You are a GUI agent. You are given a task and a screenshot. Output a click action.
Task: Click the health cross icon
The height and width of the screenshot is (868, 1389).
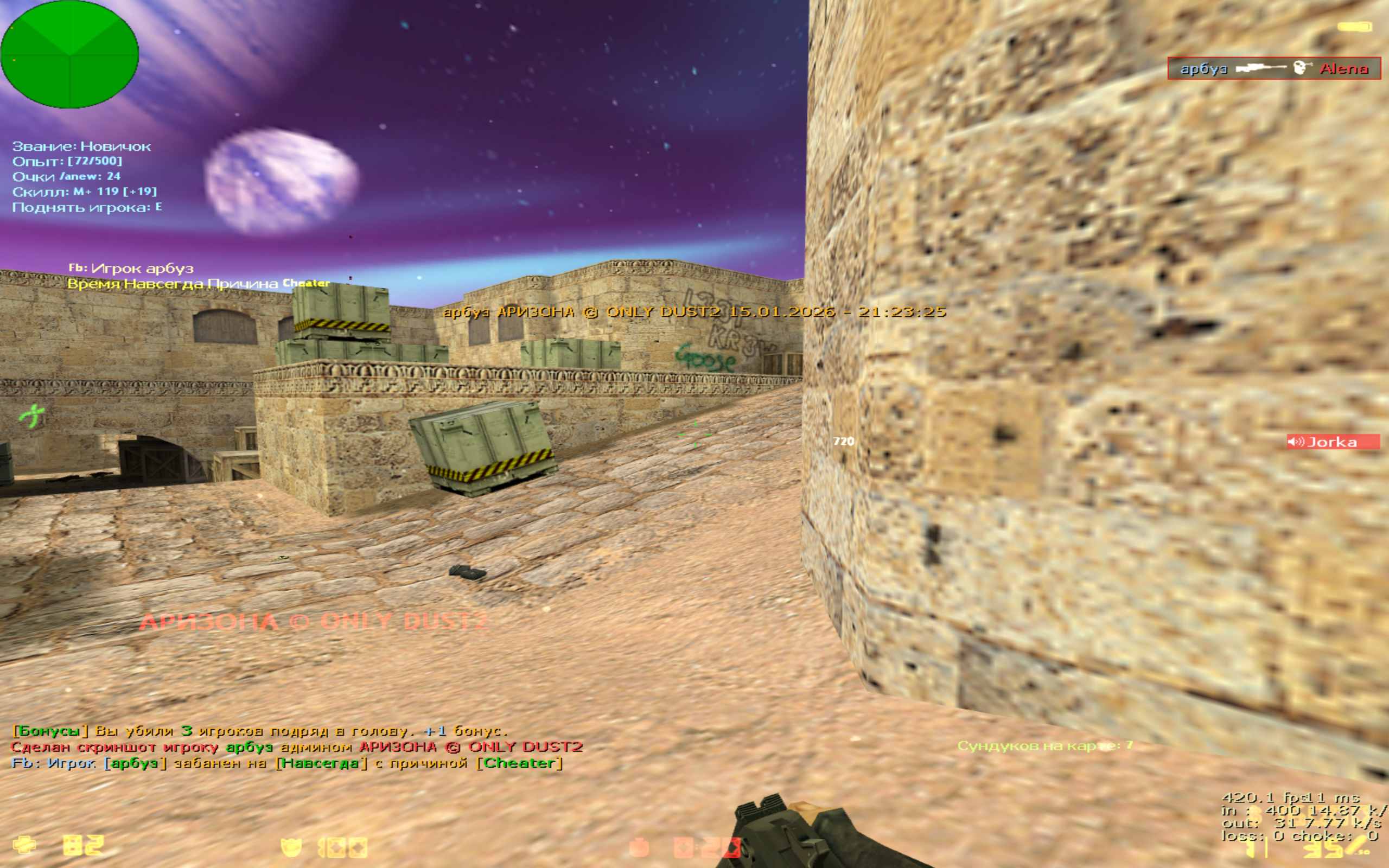(24, 845)
